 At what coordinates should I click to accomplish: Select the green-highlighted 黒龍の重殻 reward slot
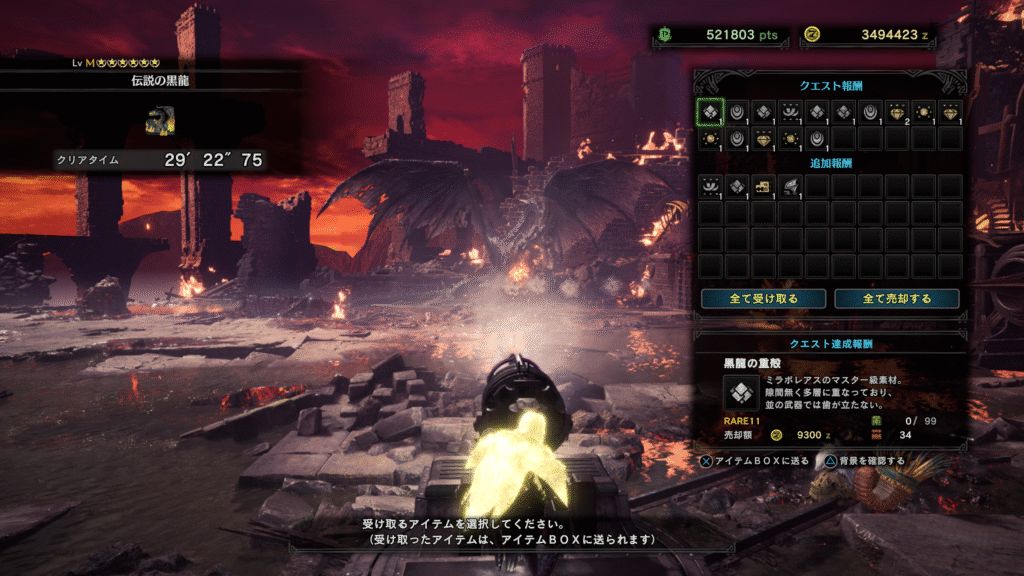[710, 112]
